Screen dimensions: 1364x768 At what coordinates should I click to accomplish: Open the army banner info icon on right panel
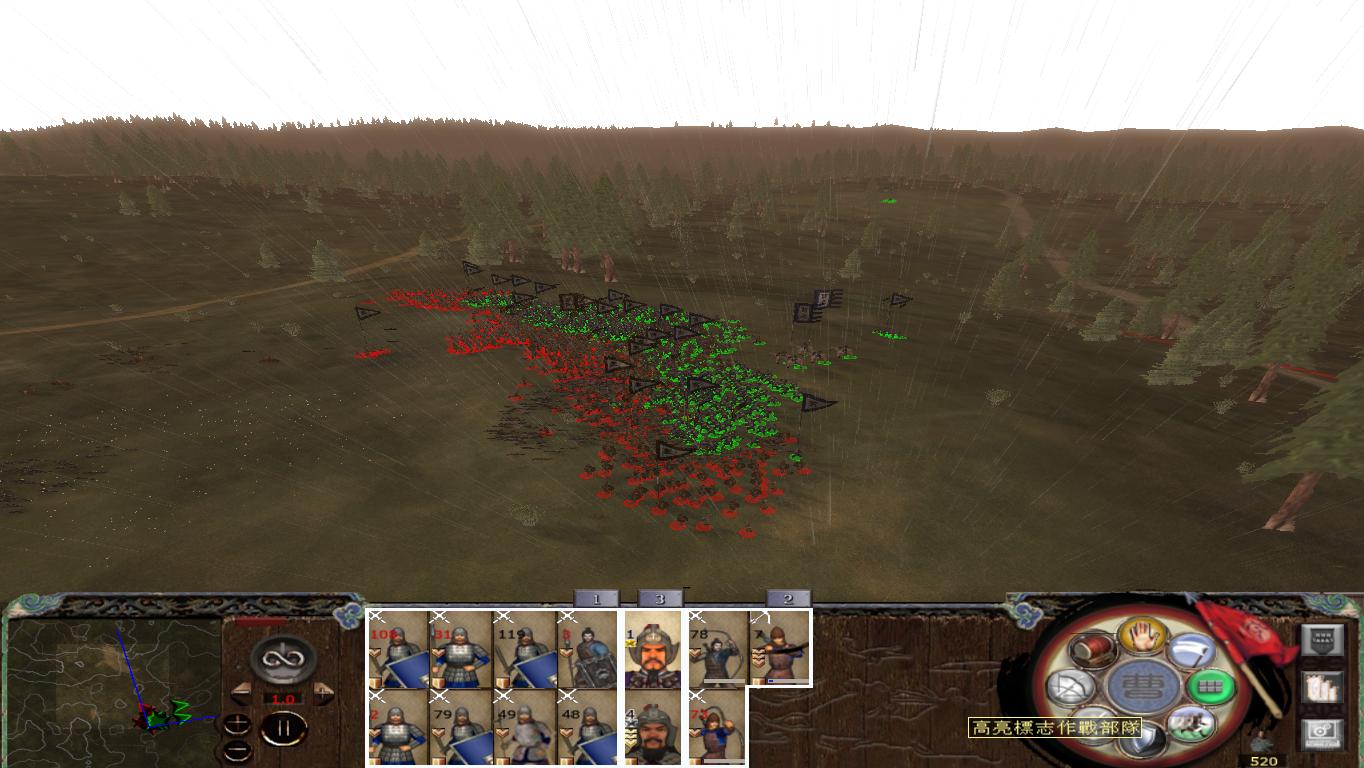tap(1323, 638)
